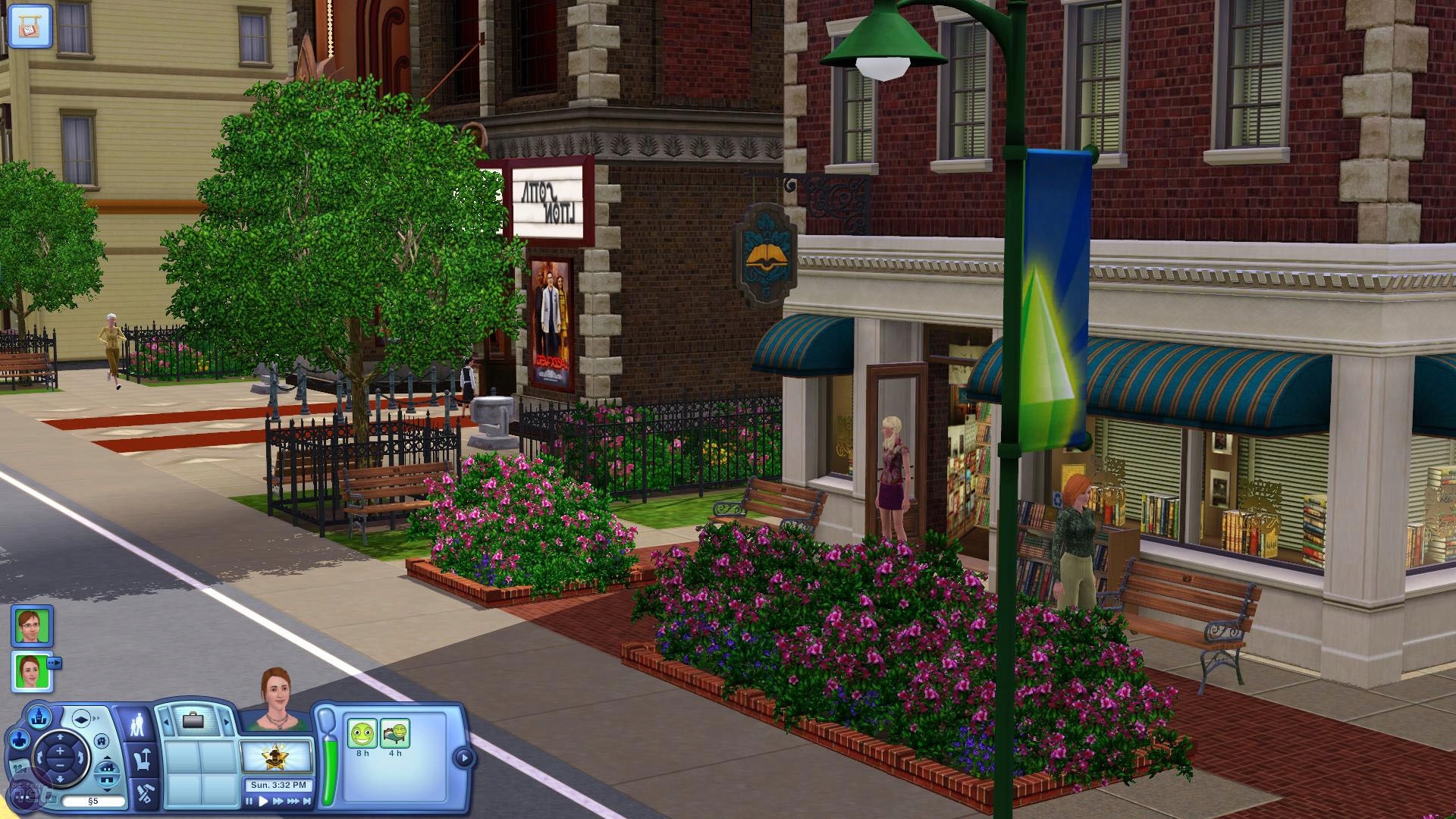
Task: Enable the go-home house button with arrows
Action: click(106, 775)
